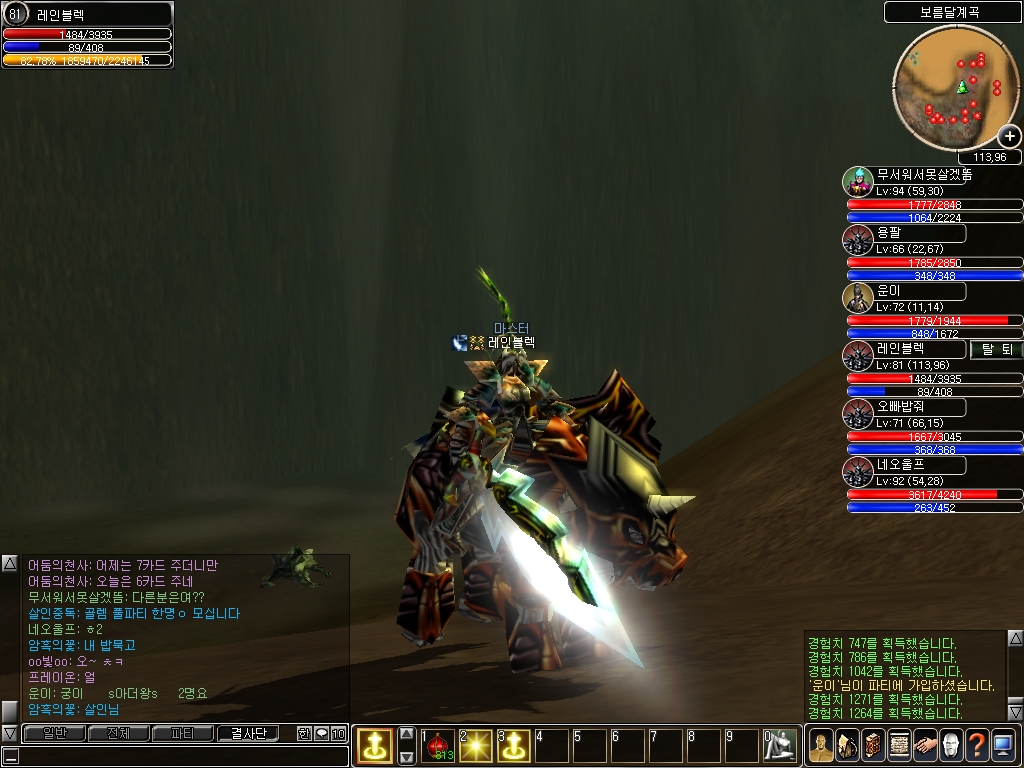
Task: Open help with the question mark icon
Action: tap(976, 745)
